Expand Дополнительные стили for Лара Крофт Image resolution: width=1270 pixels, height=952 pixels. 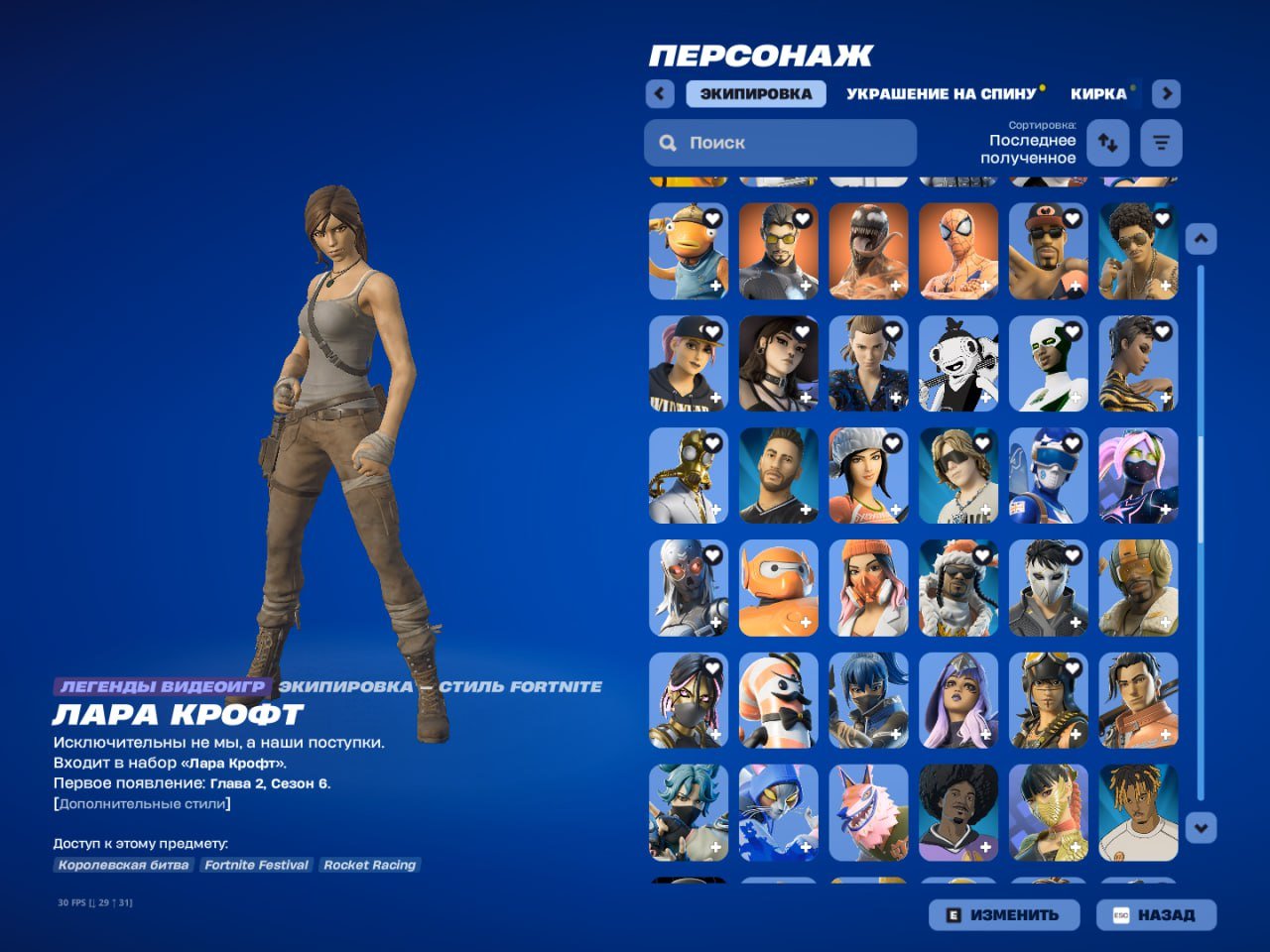pyautogui.click(x=142, y=804)
